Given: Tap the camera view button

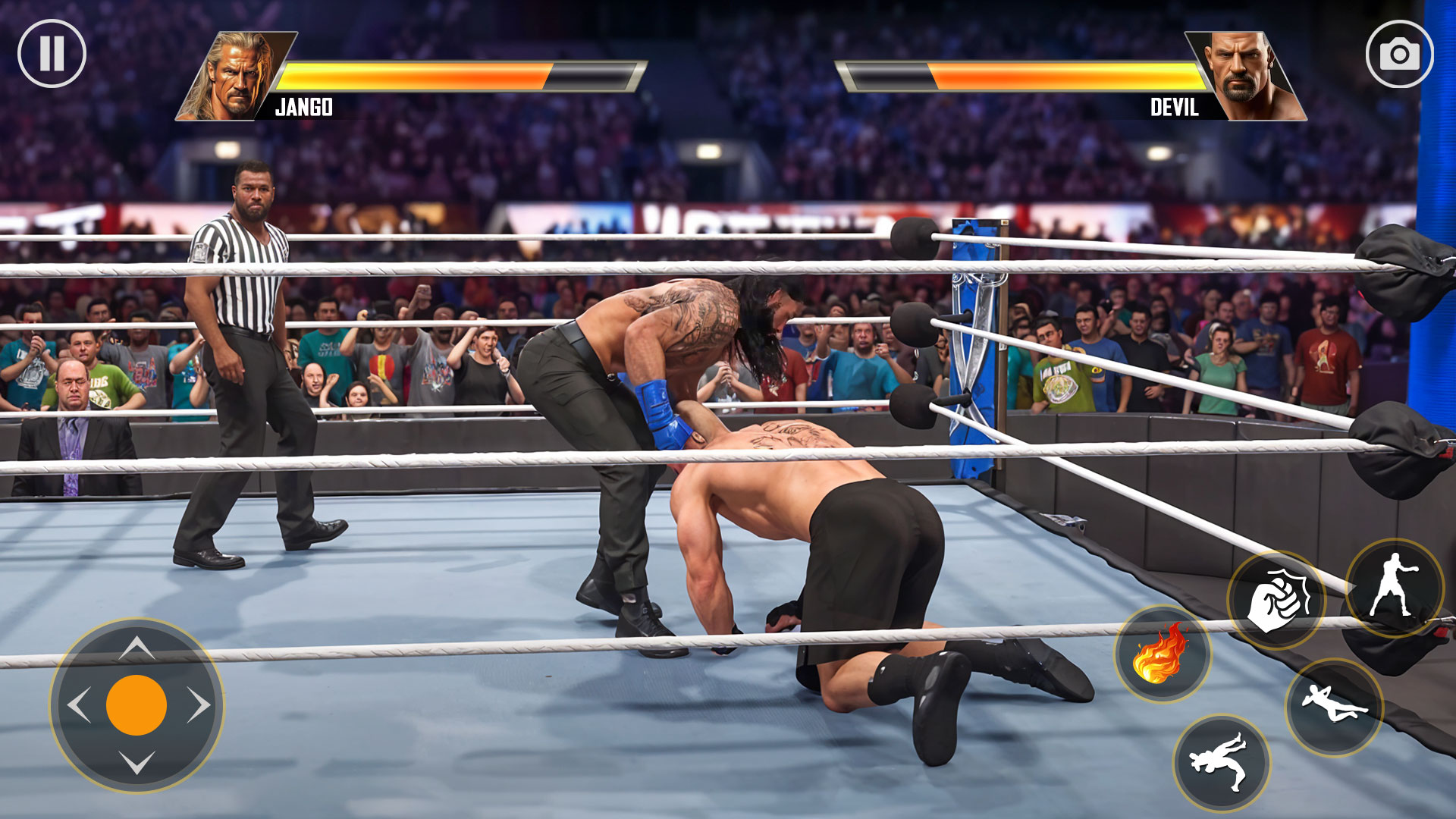Looking at the screenshot, I should pos(1399,54).
